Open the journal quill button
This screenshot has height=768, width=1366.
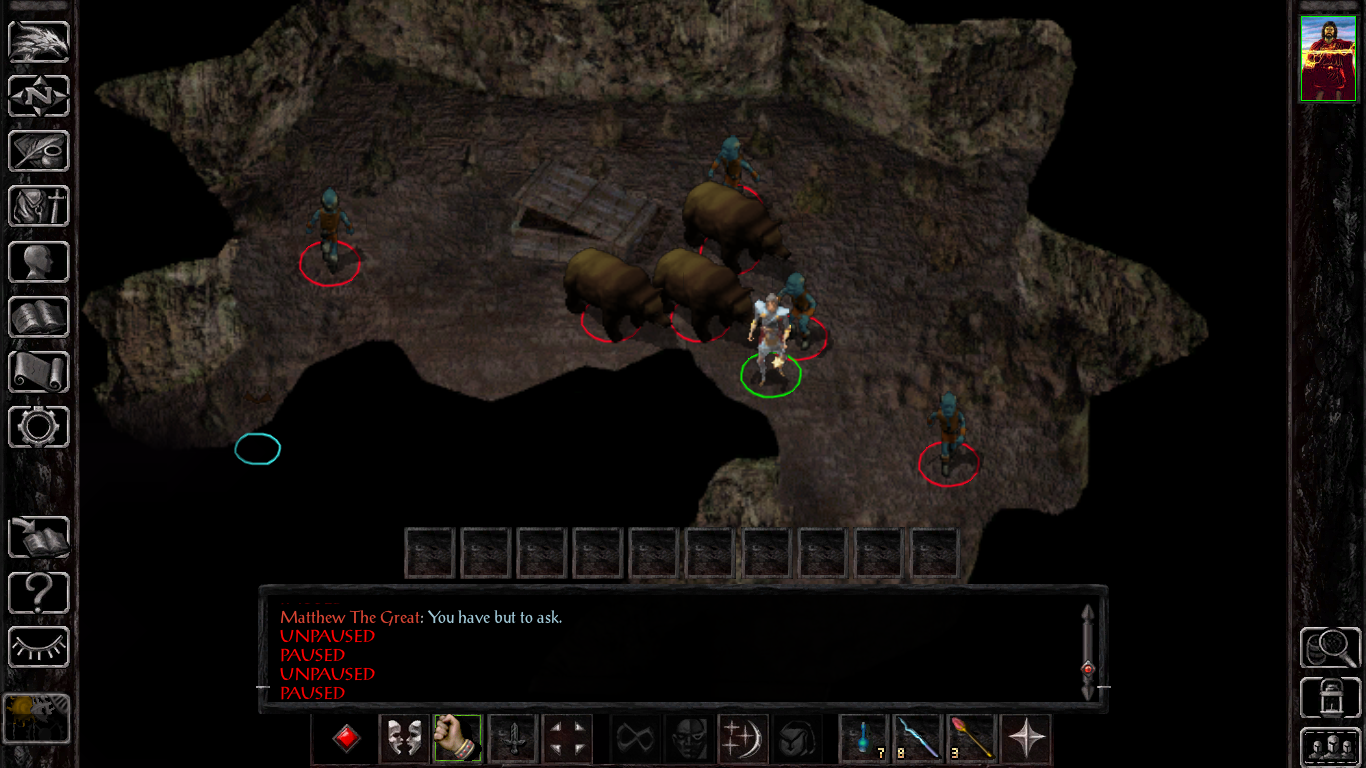click(x=39, y=152)
